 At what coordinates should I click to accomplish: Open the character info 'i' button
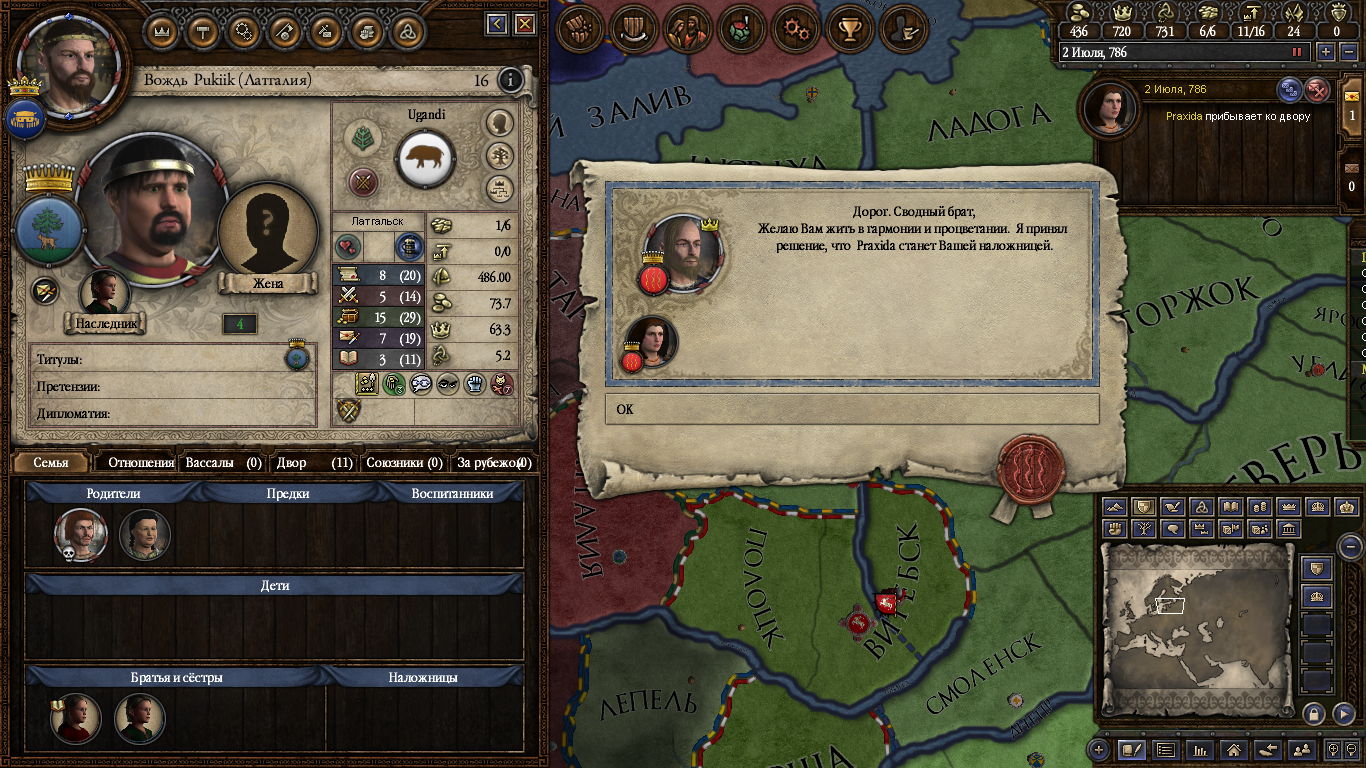point(510,80)
